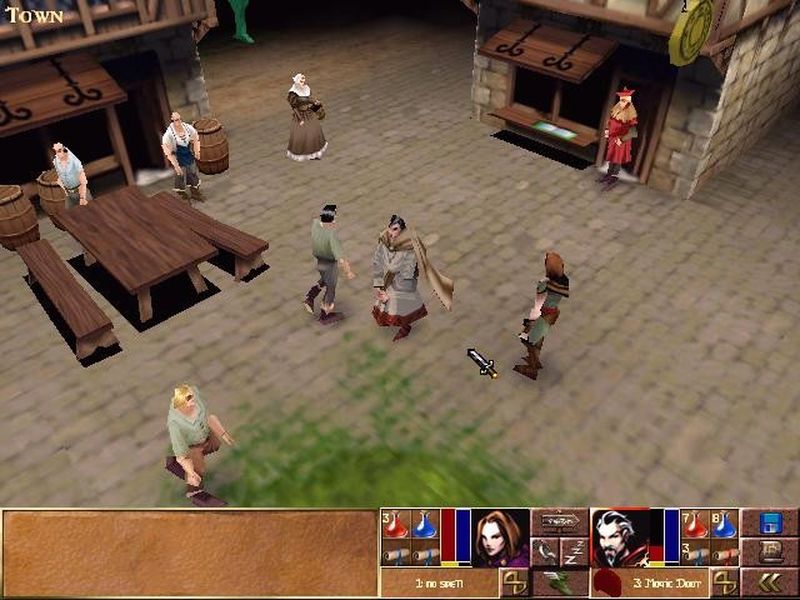Click the curved horn icon

[545, 551]
